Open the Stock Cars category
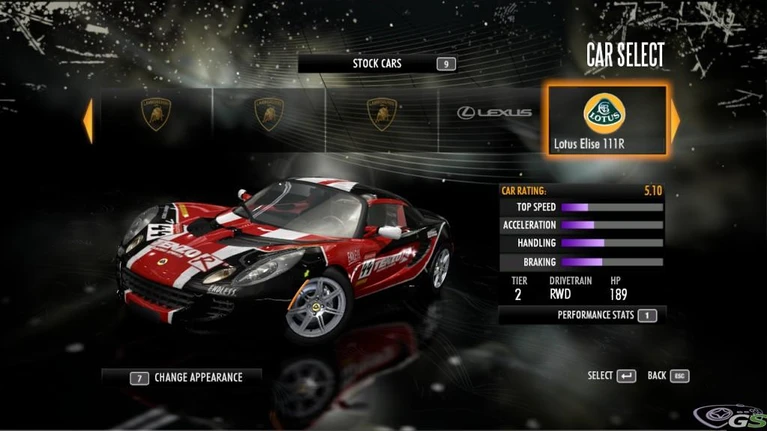The height and width of the screenshot is (431, 767). [377, 64]
